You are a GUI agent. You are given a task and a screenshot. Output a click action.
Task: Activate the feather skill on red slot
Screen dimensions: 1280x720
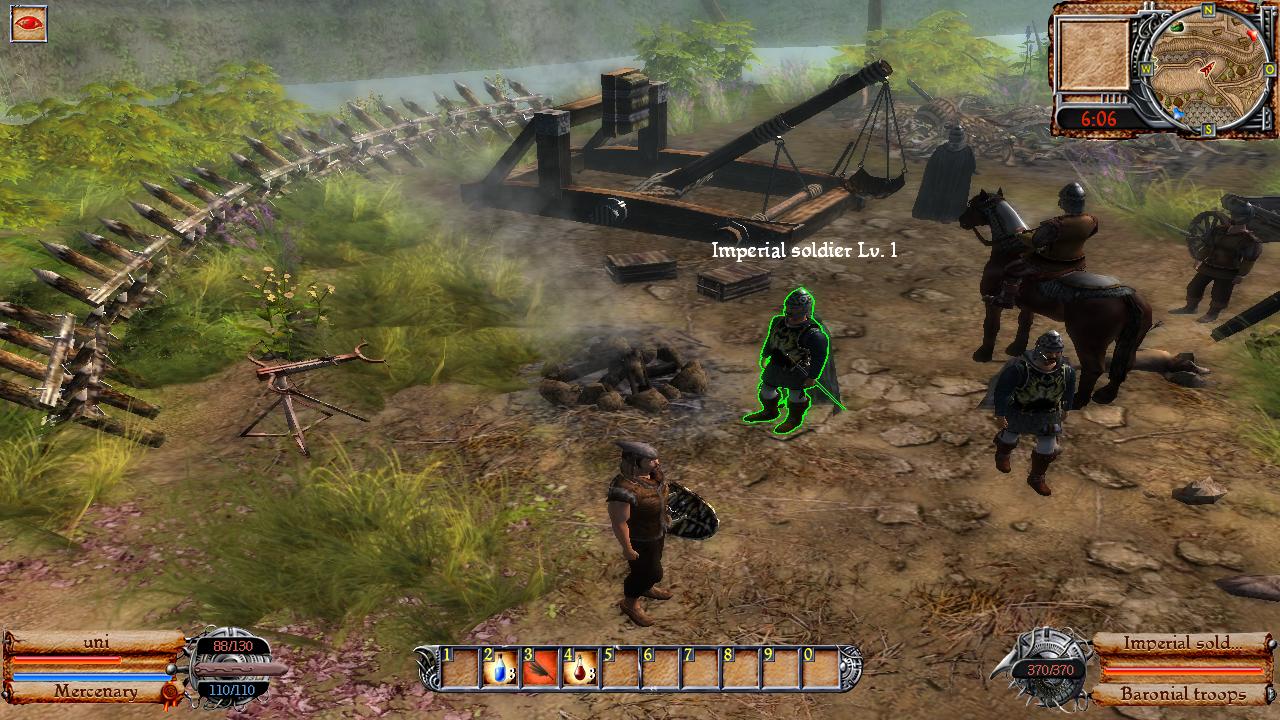pos(540,668)
